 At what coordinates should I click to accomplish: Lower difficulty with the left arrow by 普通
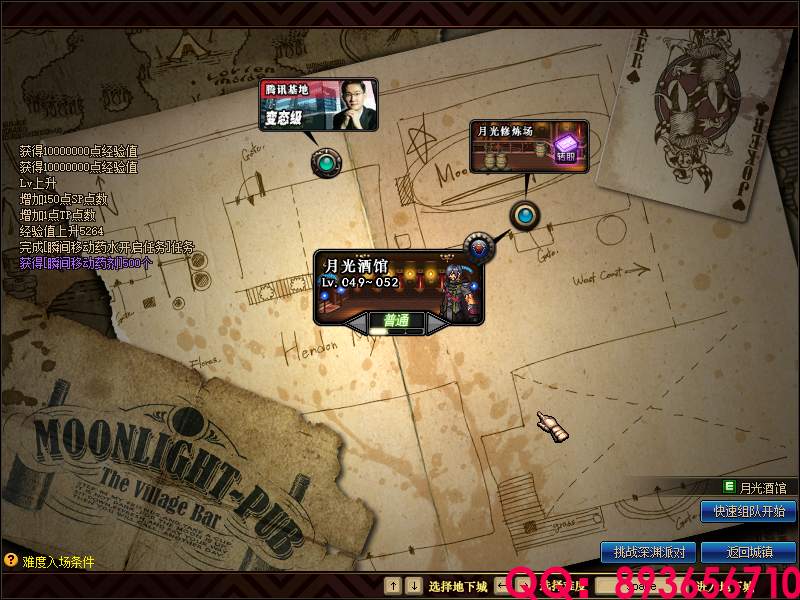(x=357, y=323)
